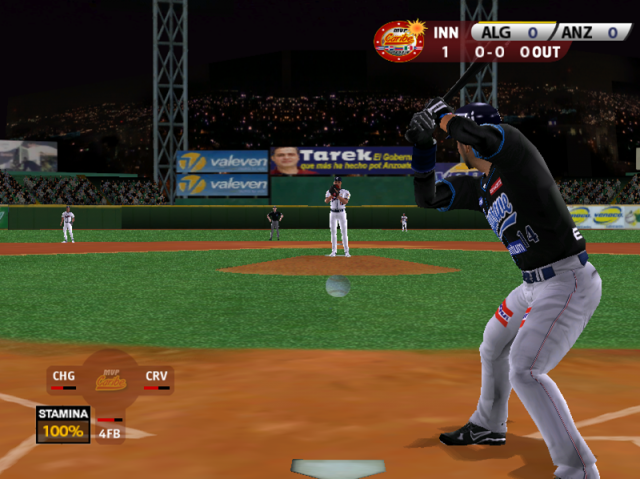The image size is (640, 479).
Task: Click the pitch selector center logo
Action: coord(110,380)
